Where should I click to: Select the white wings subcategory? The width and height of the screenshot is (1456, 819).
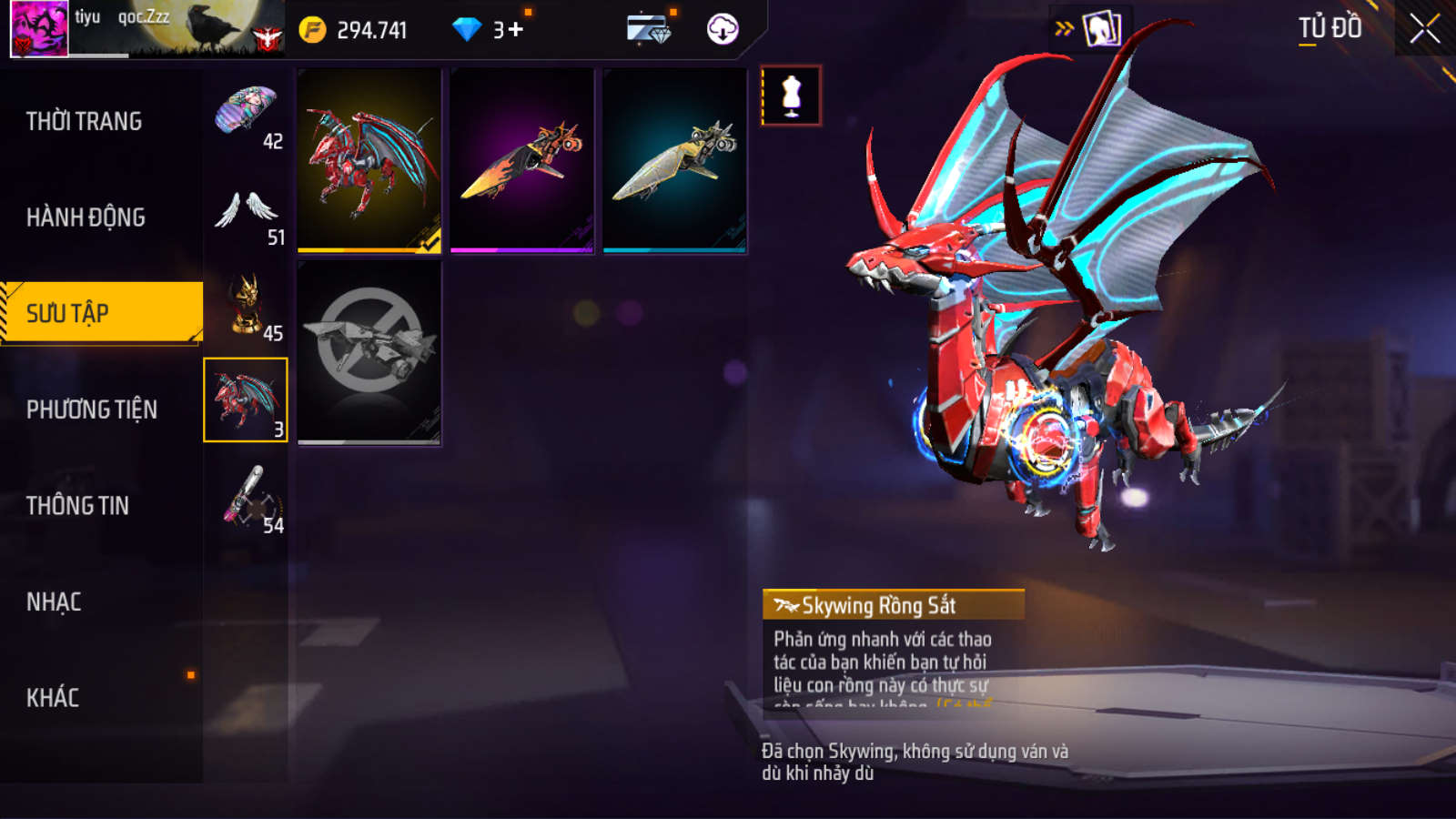[x=246, y=211]
